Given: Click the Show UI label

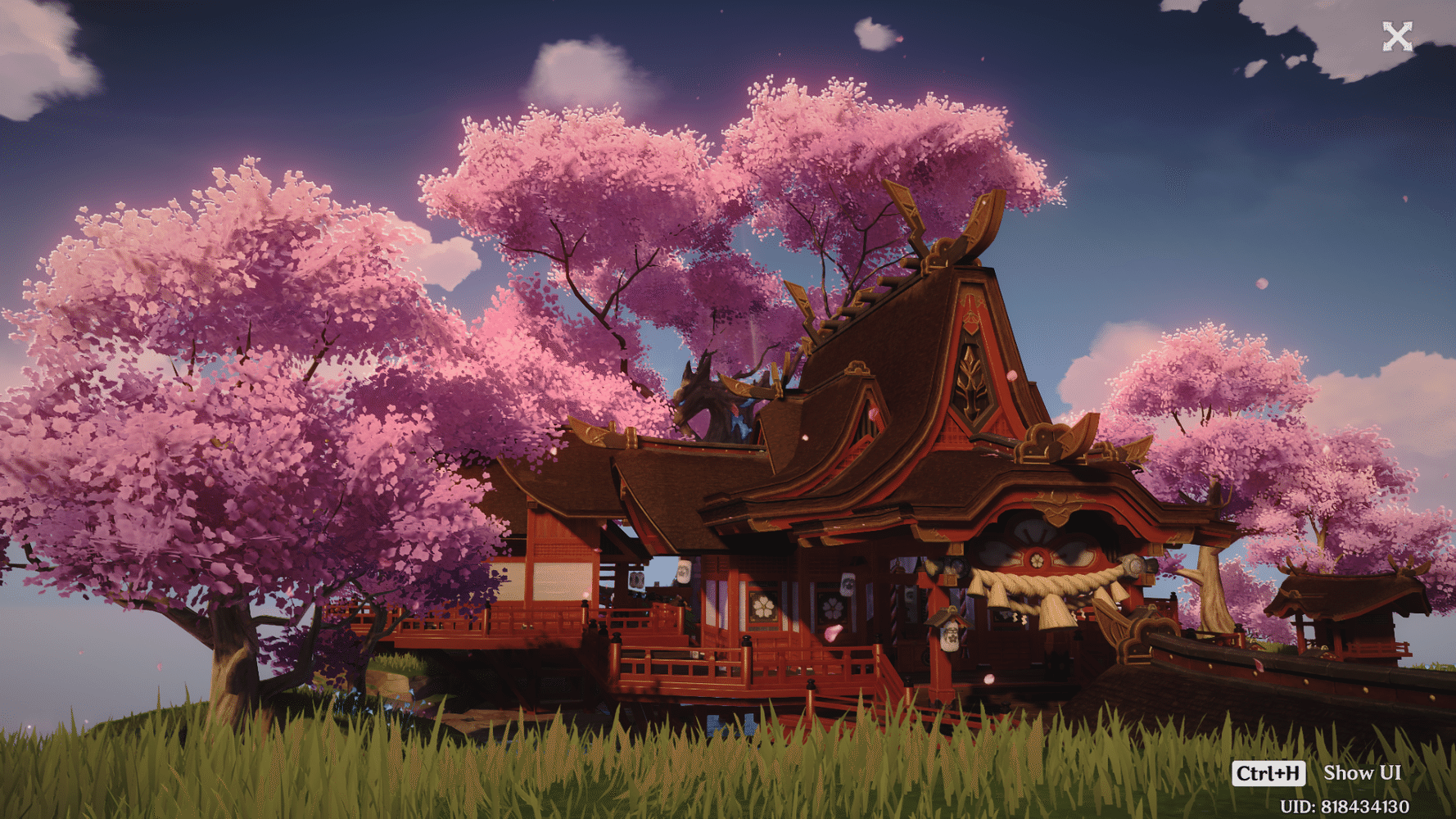Looking at the screenshot, I should (1362, 772).
